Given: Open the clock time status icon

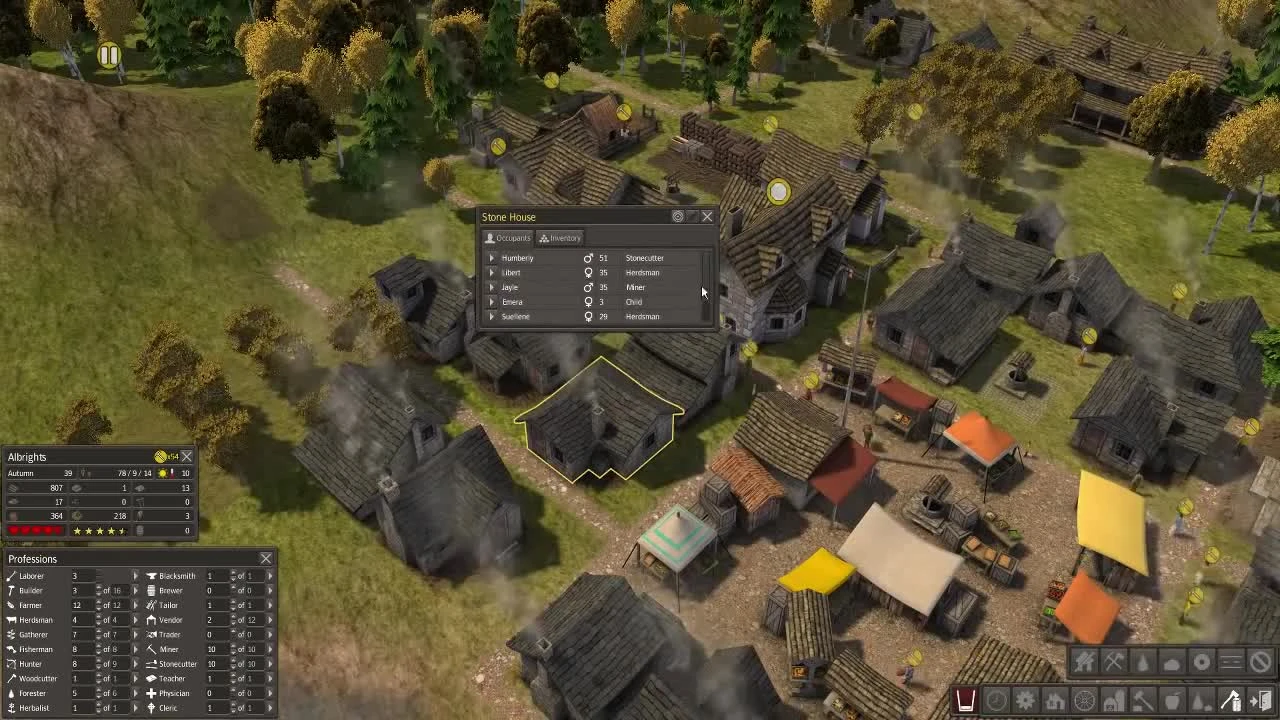Looking at the screenshot, I should click(x=996, y=700).
